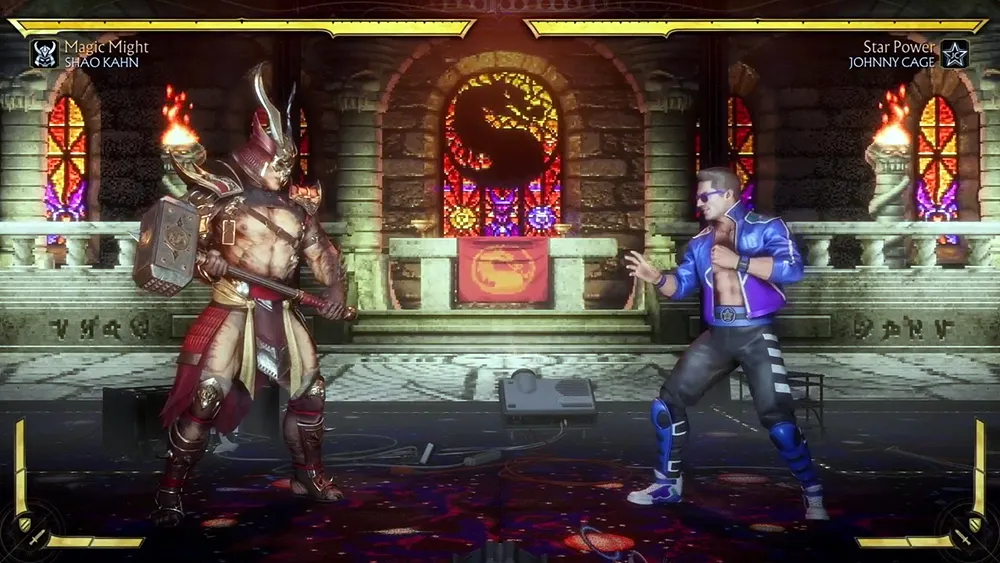Click Johnny Cage's shield defensive meter icon
Image resolution: width=1000 pixels, height=563 pixels.
click(975, 523)
